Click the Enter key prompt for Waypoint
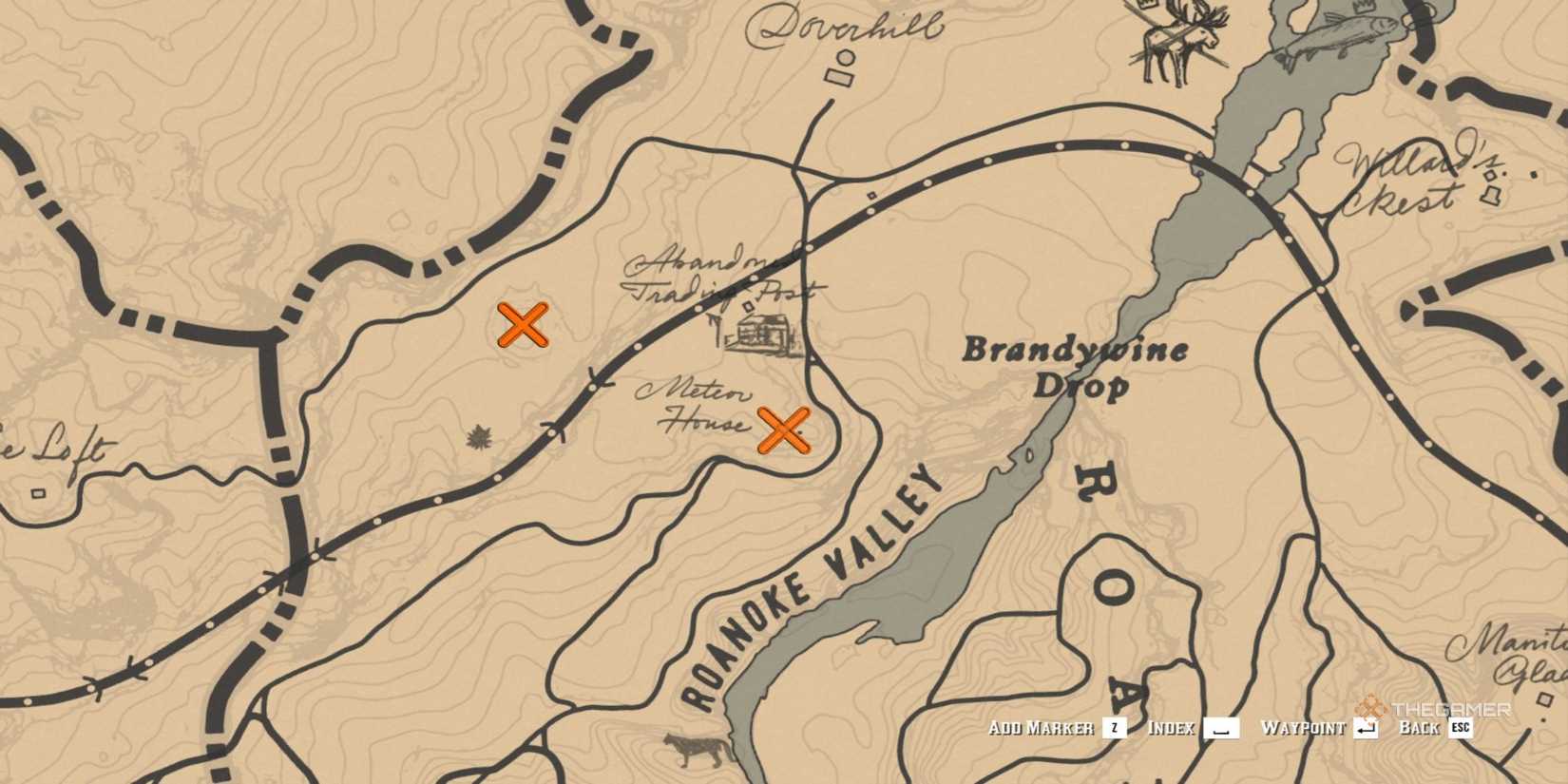Viewport: 1568px width, 784px height. (x=1367, y=729)
